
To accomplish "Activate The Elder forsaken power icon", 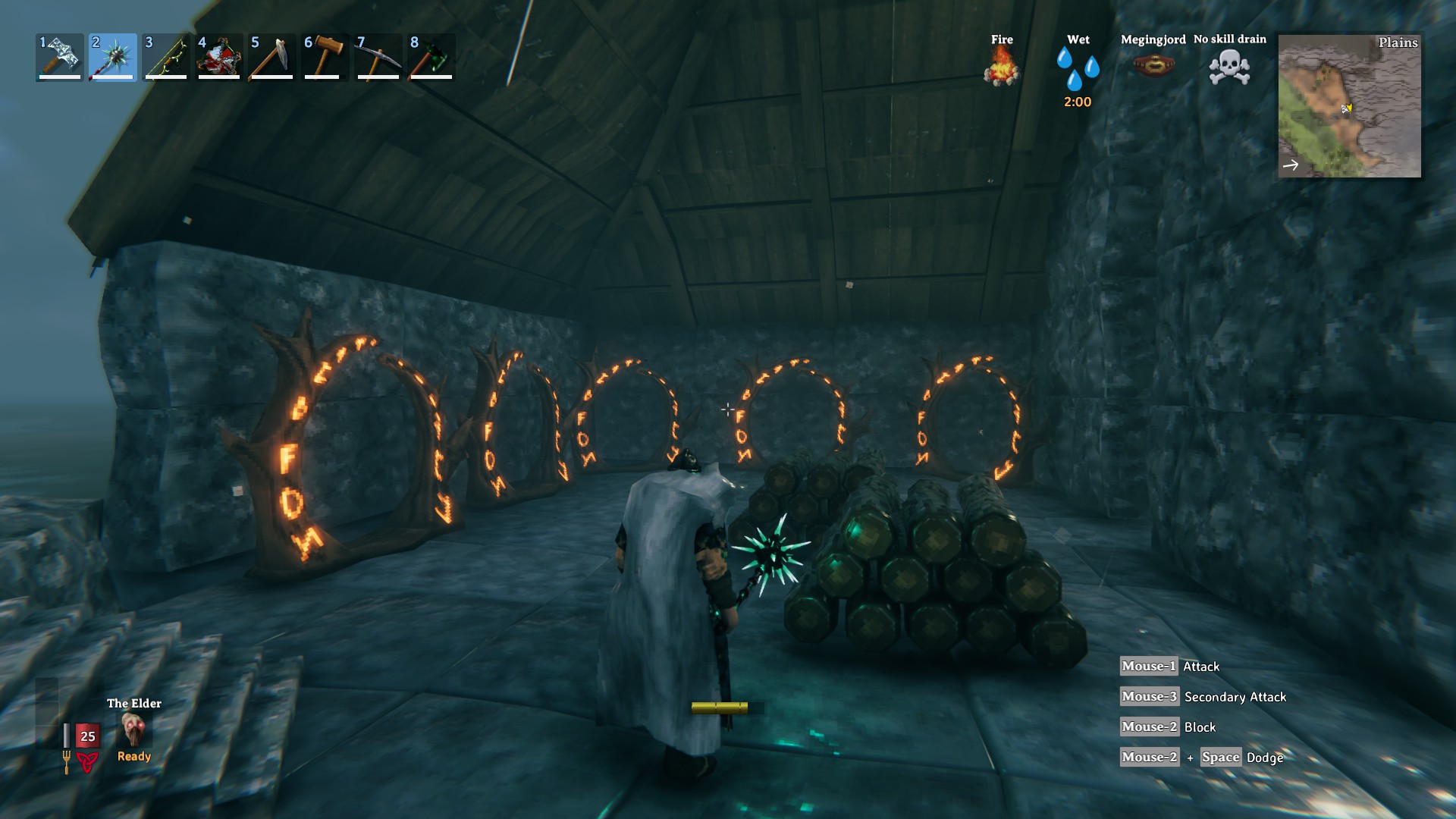I will click(134, 730).
